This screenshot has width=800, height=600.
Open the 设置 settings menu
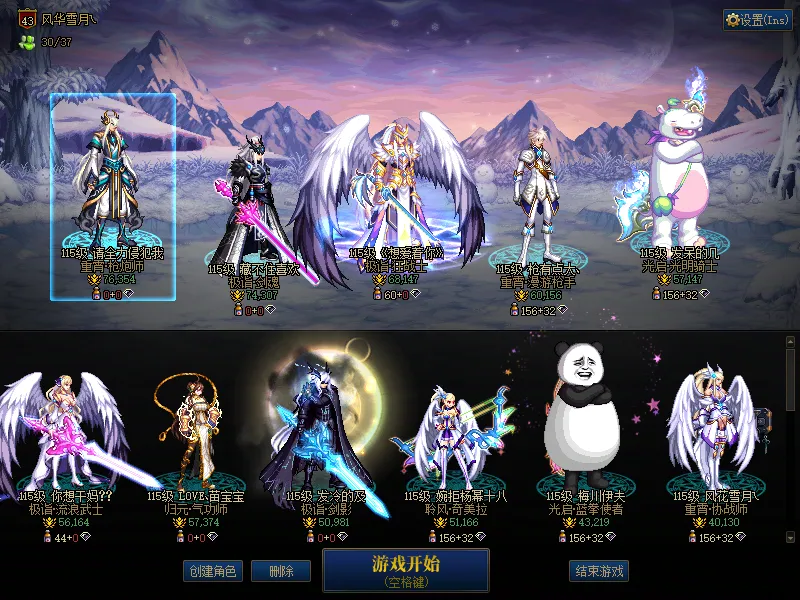coord(757,20)
